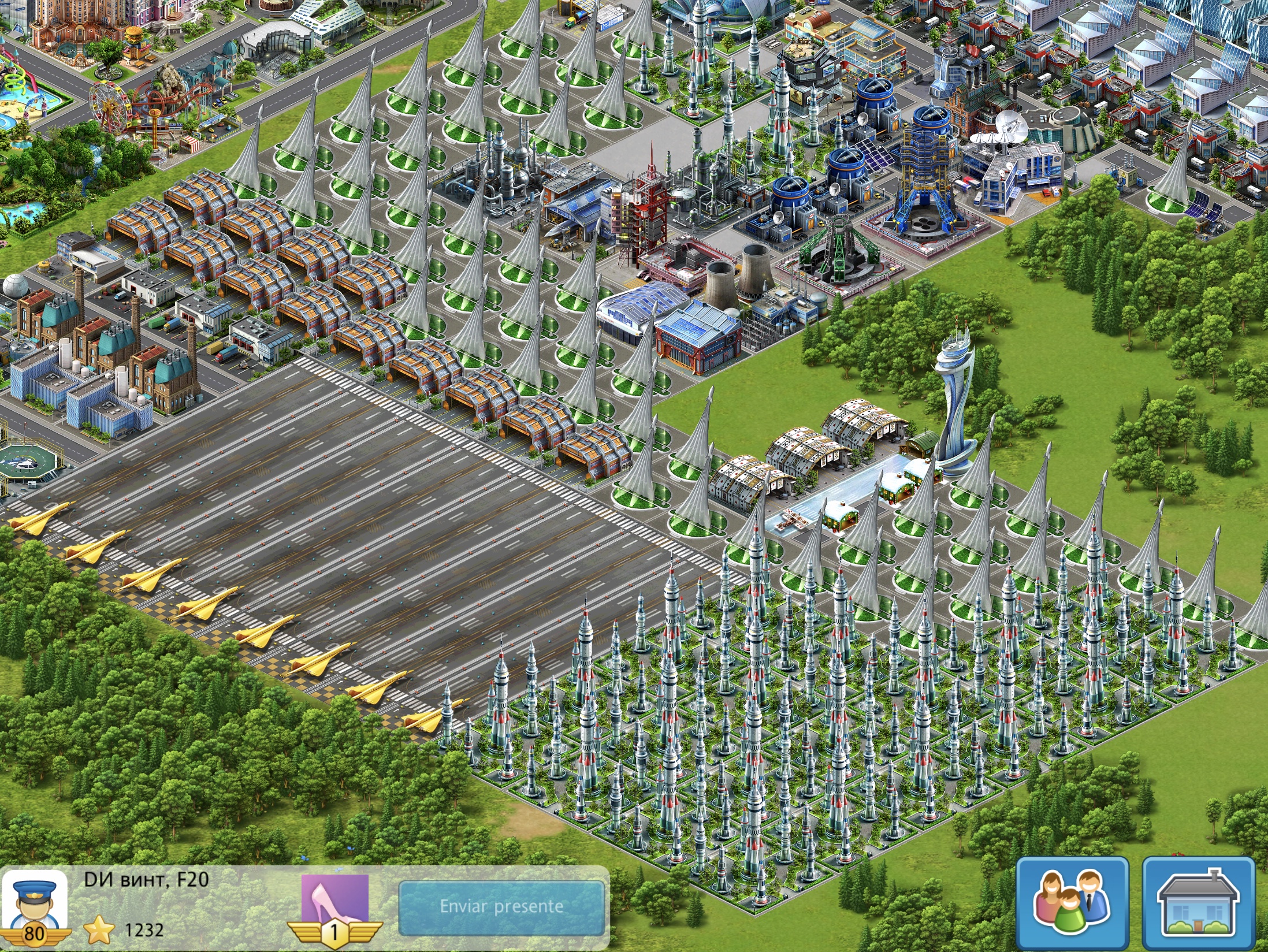Return home with the house button
Viewport: 1268px width, 952px height.
pyautogui.click(x=1199, y=903)
